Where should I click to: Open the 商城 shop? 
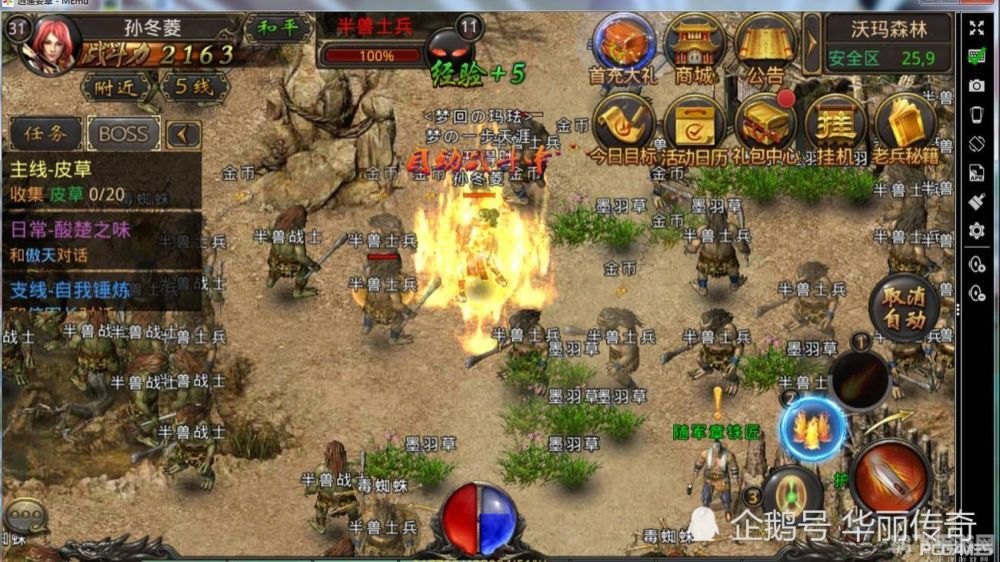[694, 46]
